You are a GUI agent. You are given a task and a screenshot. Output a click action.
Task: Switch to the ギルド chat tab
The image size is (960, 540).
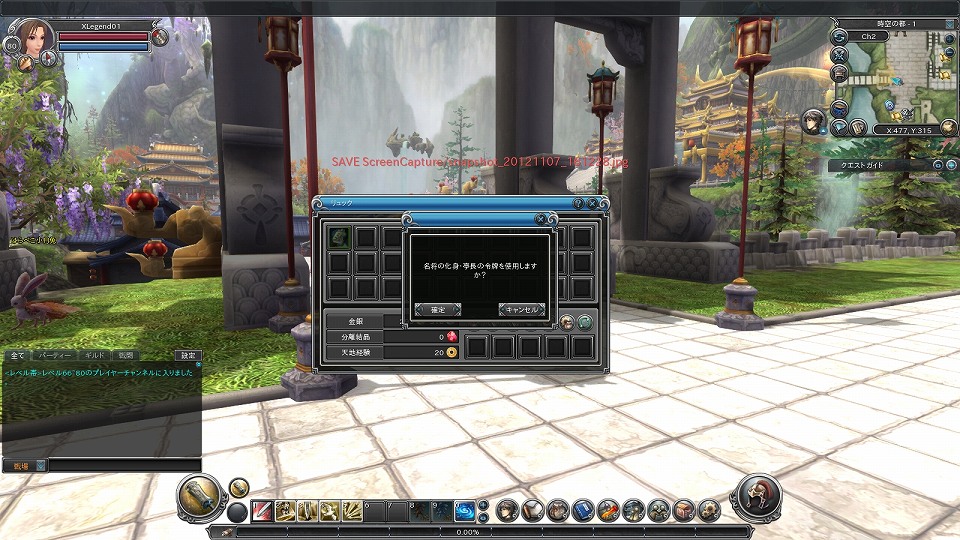click(x=93, y=355)
